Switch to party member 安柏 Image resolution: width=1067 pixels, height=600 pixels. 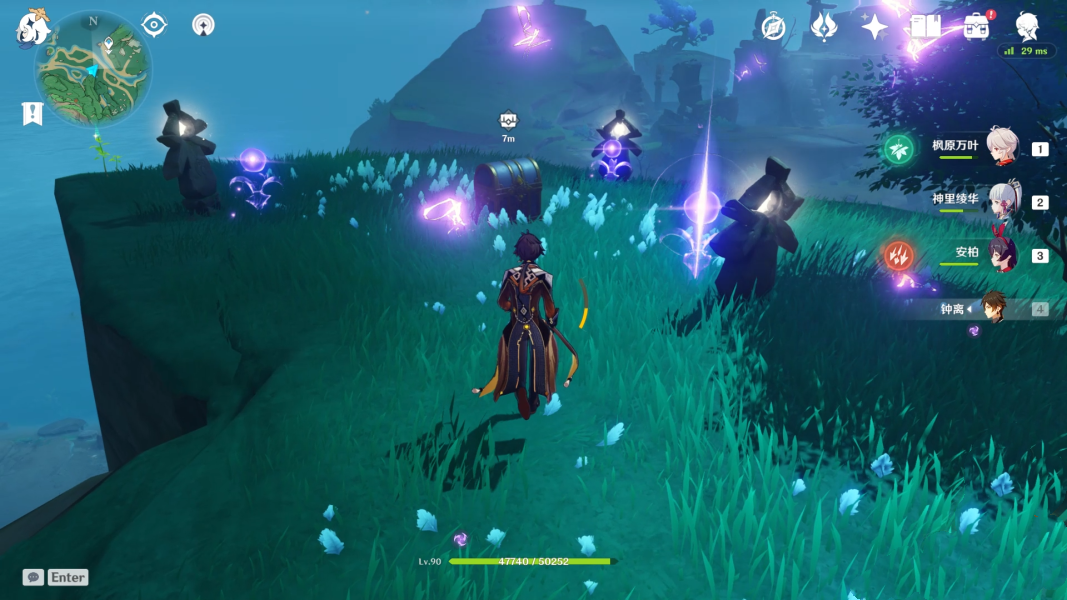click(1001, 254)
